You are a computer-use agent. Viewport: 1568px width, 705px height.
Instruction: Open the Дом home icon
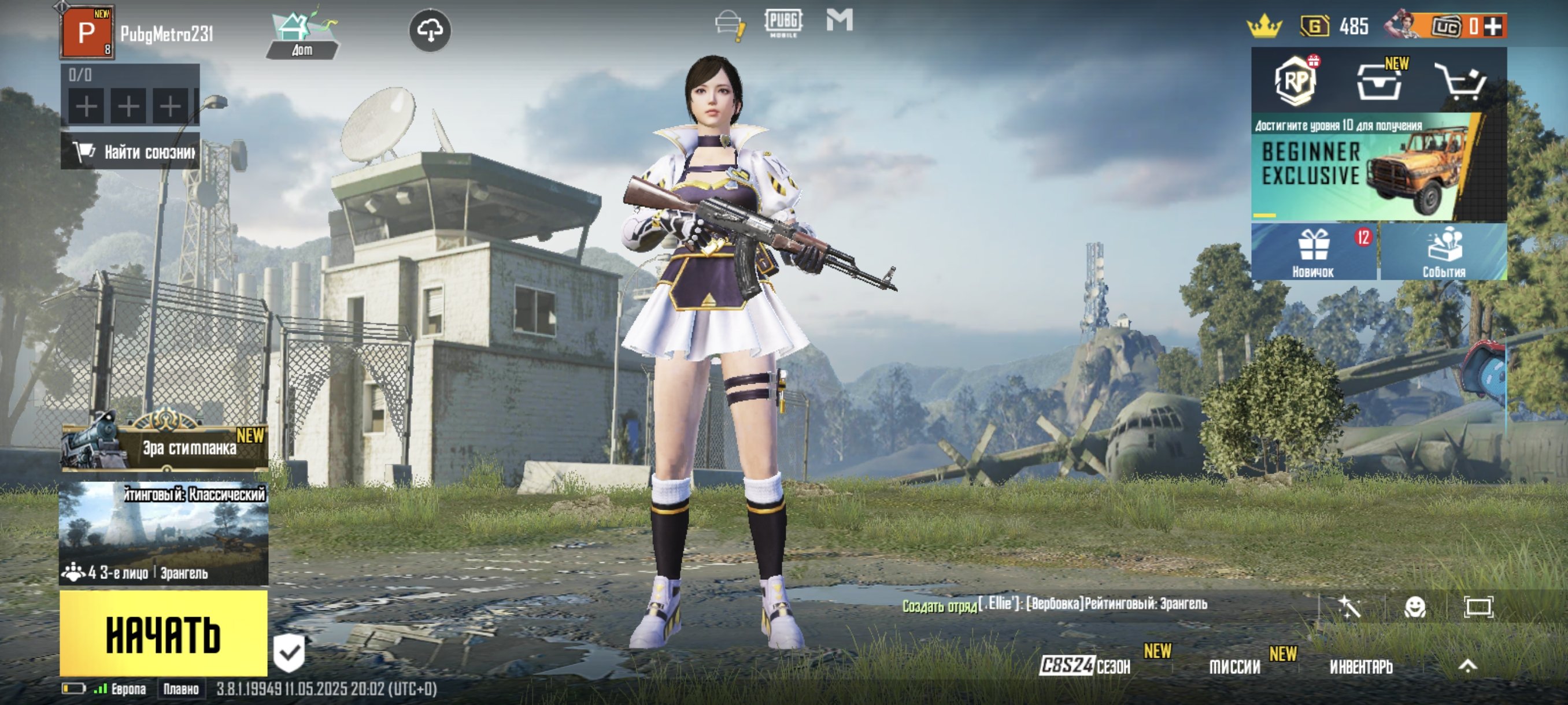(302, 35)
